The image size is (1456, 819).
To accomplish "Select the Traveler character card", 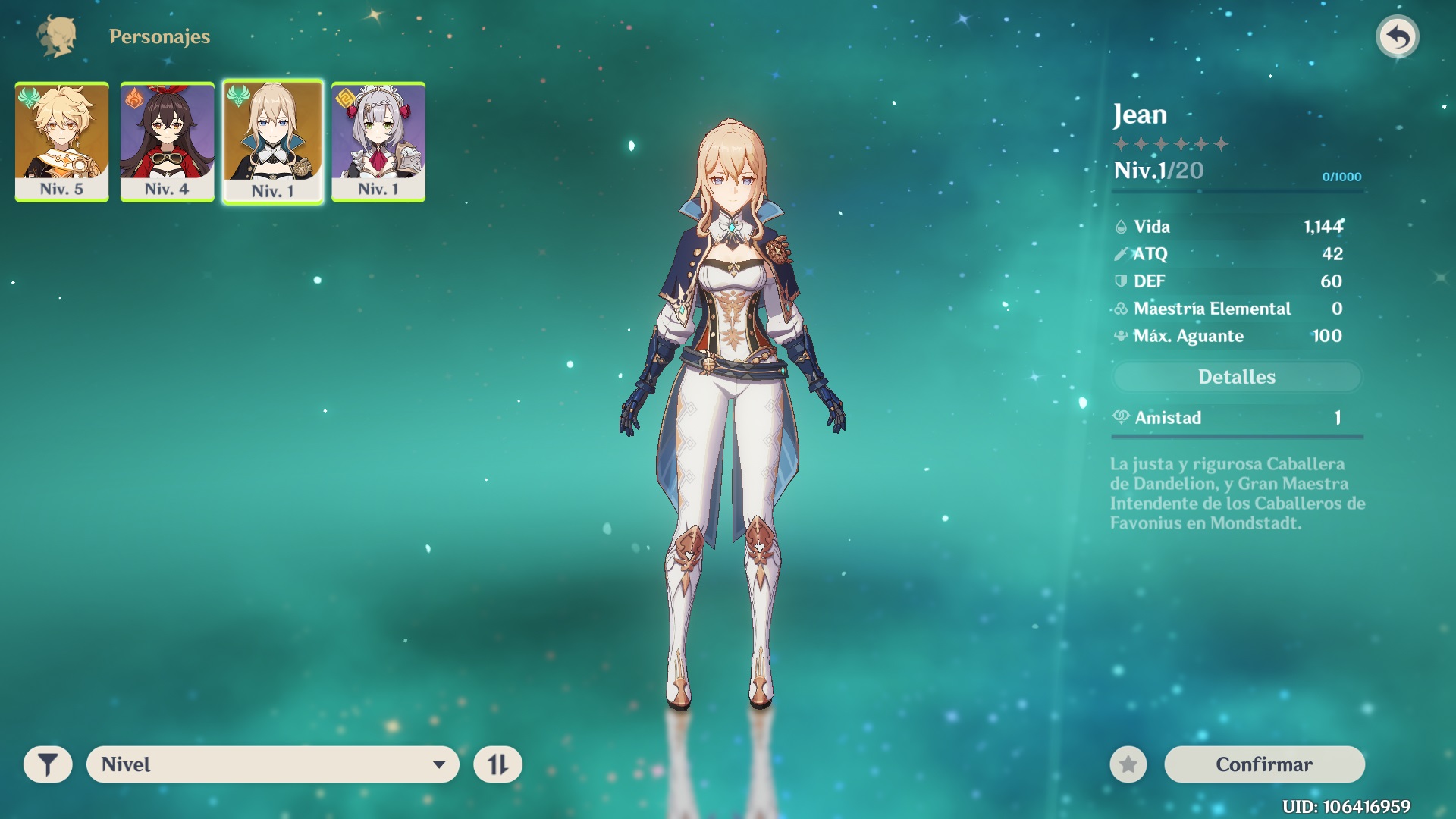I will [61, 142].
